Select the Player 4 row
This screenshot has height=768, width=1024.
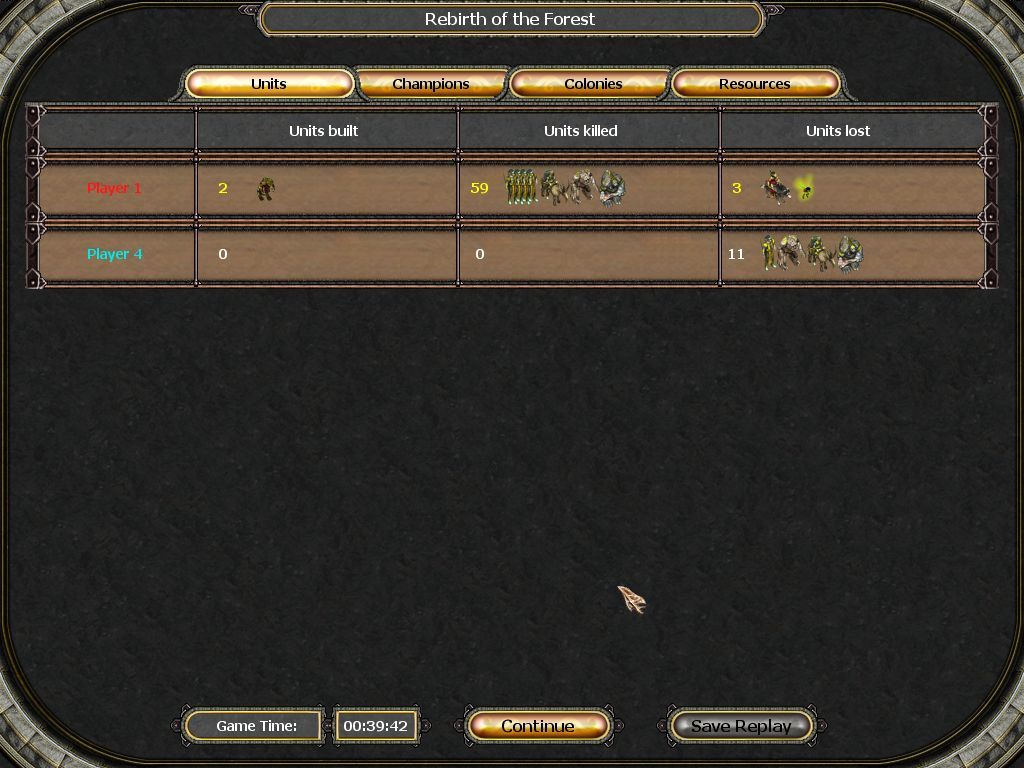115,254
